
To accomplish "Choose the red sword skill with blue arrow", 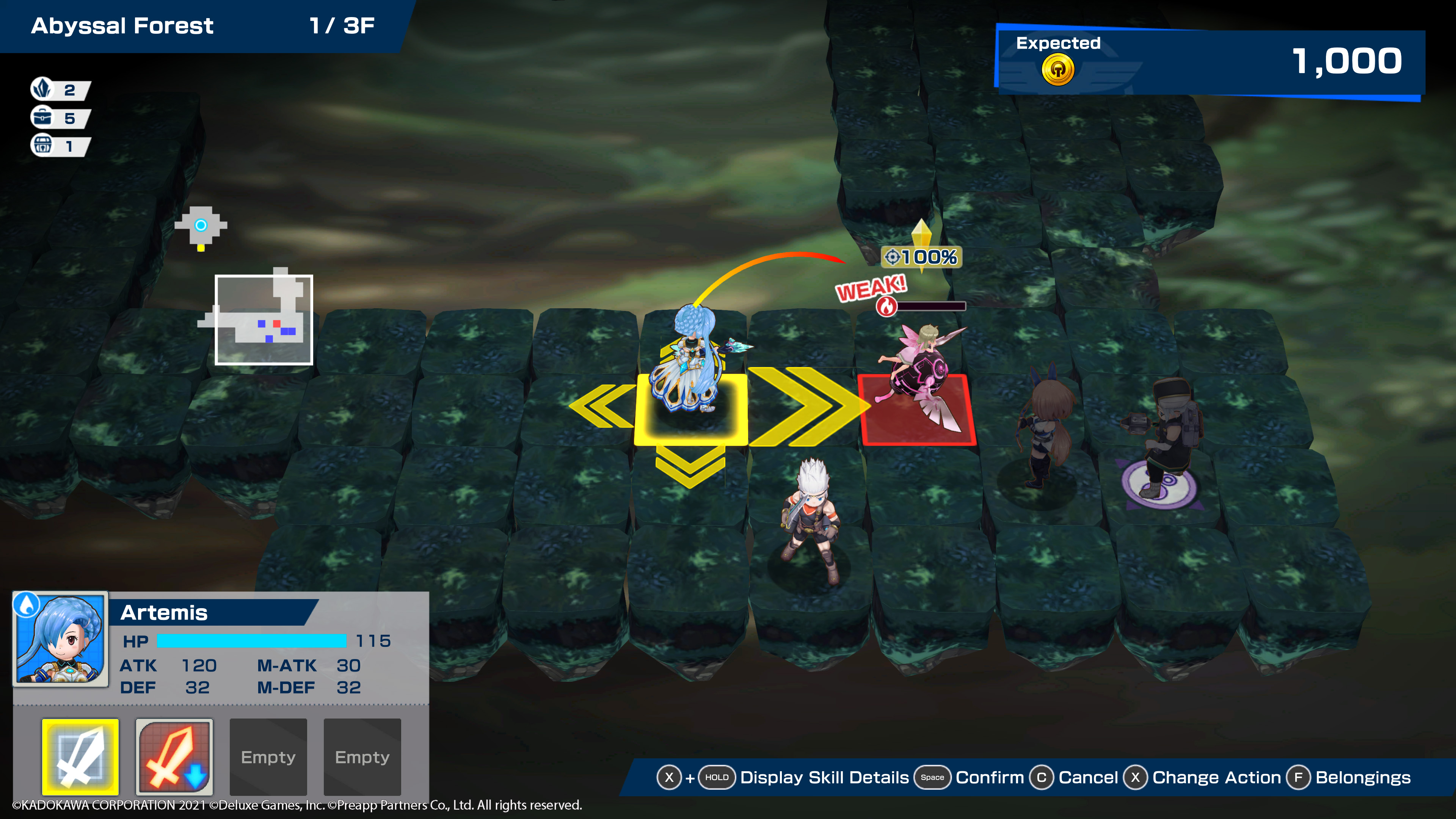I will pyautogui.click(x=174, y=756).
